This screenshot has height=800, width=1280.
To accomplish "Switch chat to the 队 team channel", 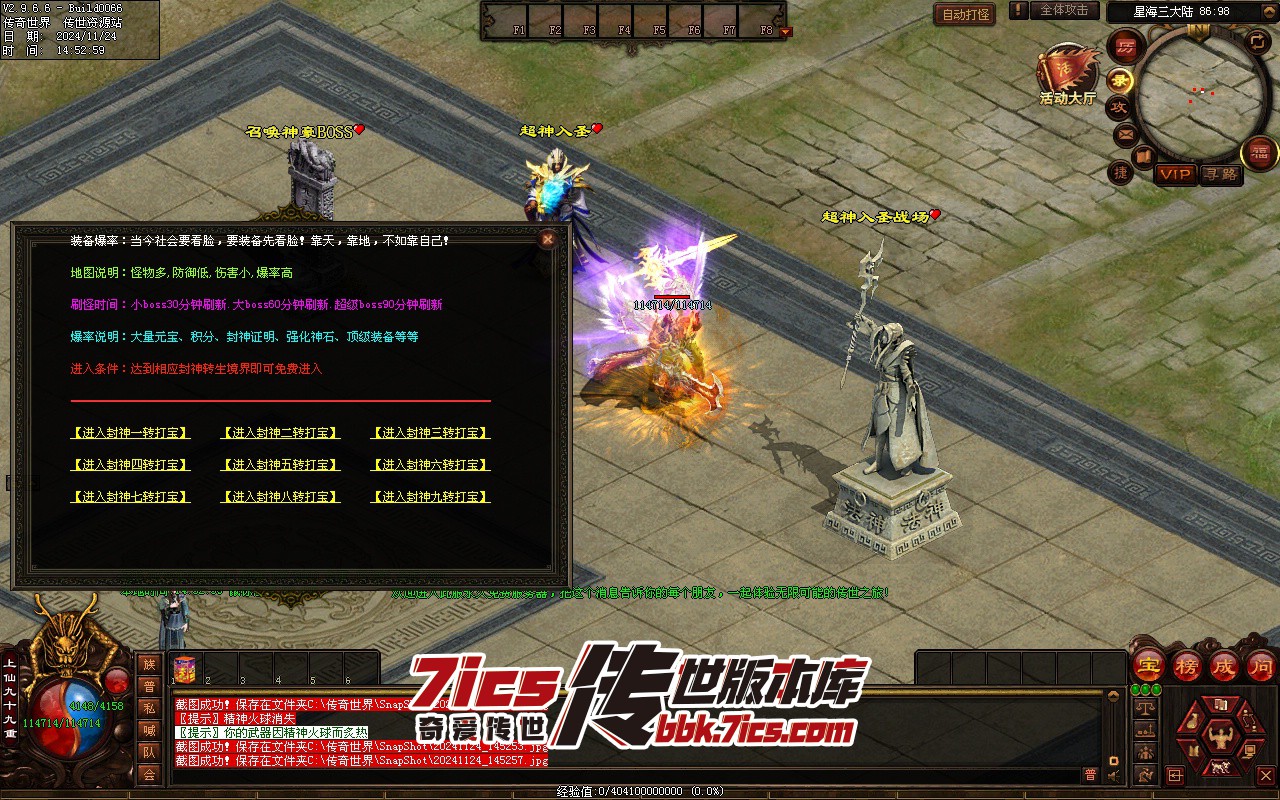I will pos(149,752).
